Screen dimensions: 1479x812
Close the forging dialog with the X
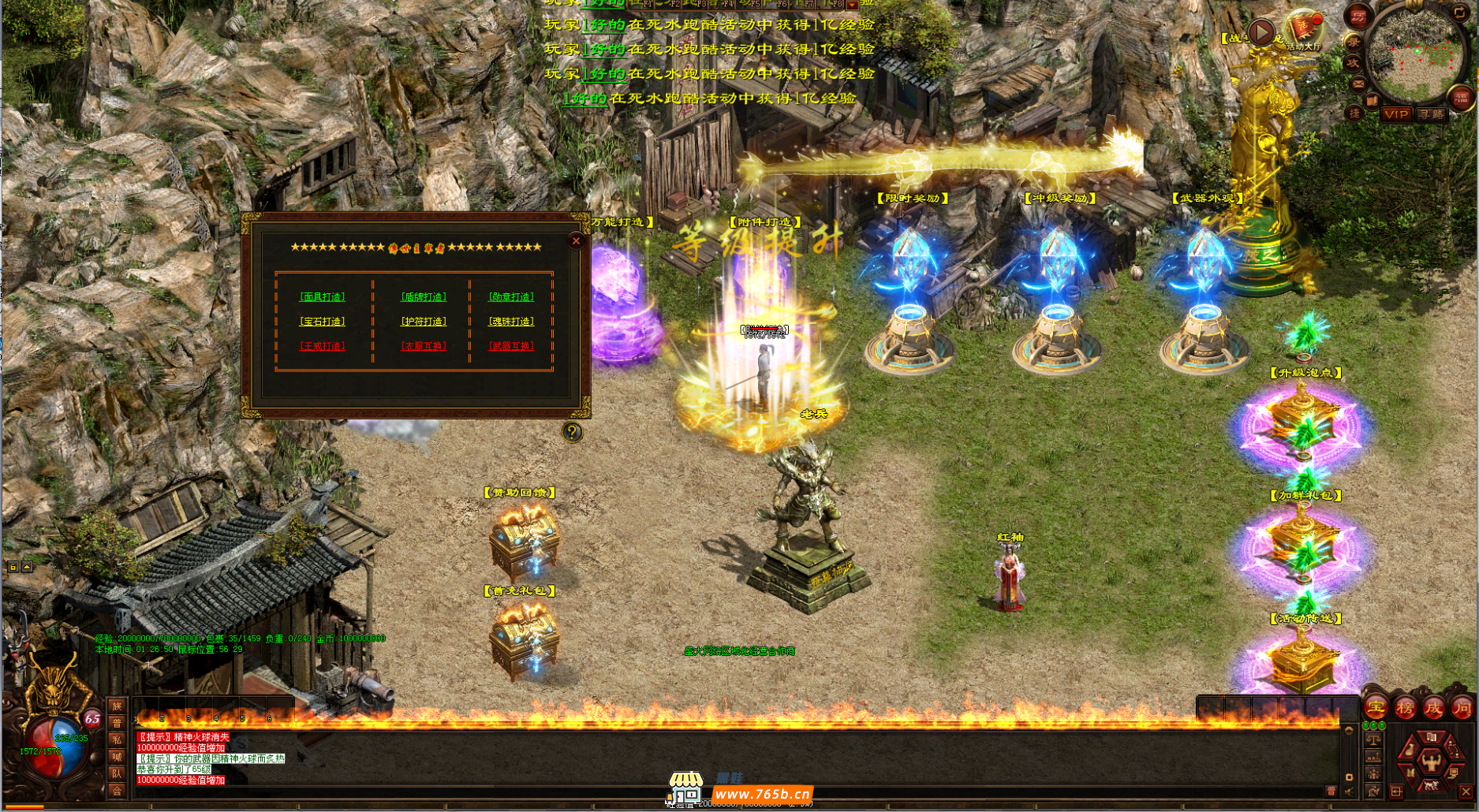pos(576,241)
